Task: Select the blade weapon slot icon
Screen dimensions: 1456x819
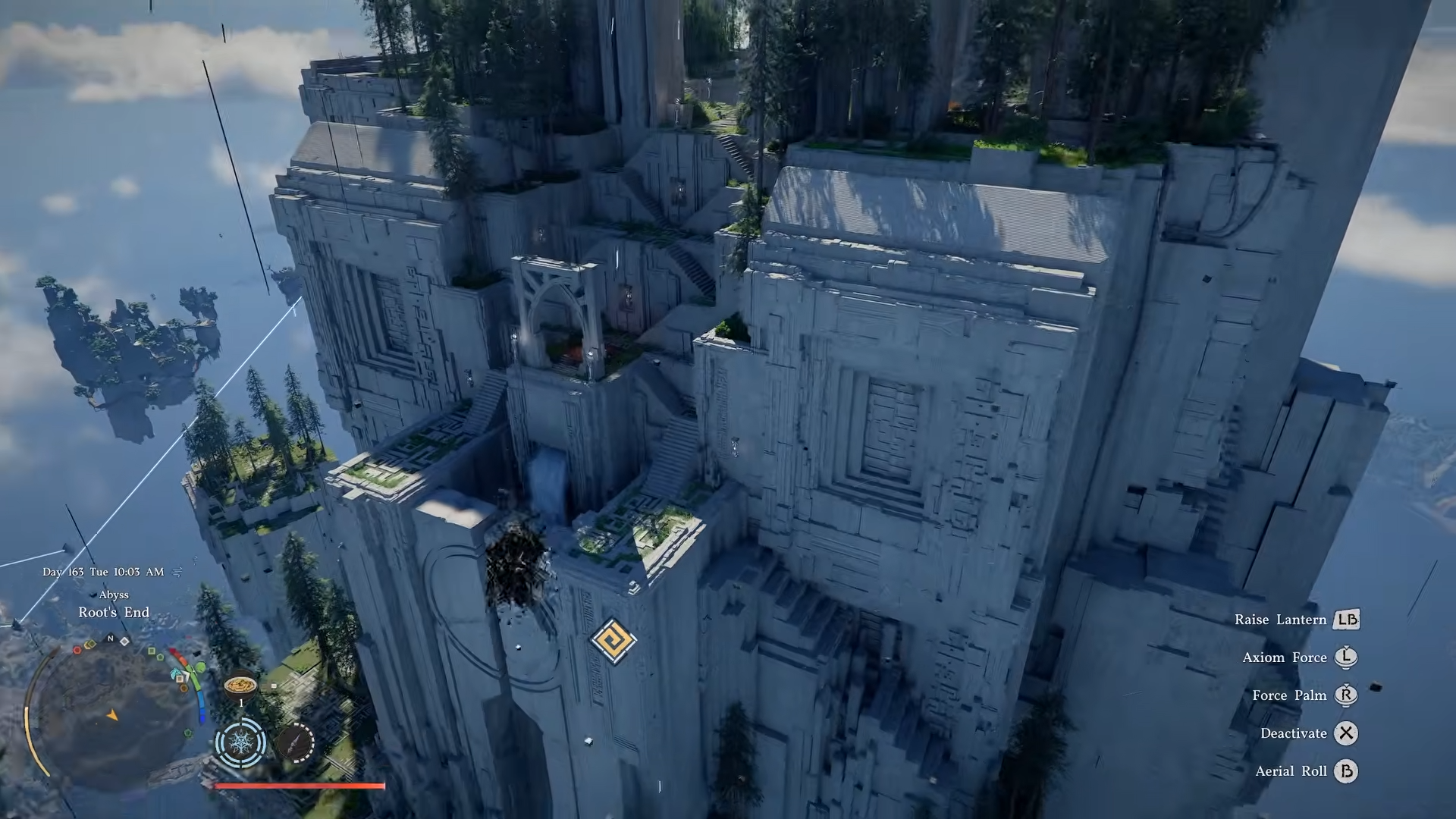Action: (295, 742)
